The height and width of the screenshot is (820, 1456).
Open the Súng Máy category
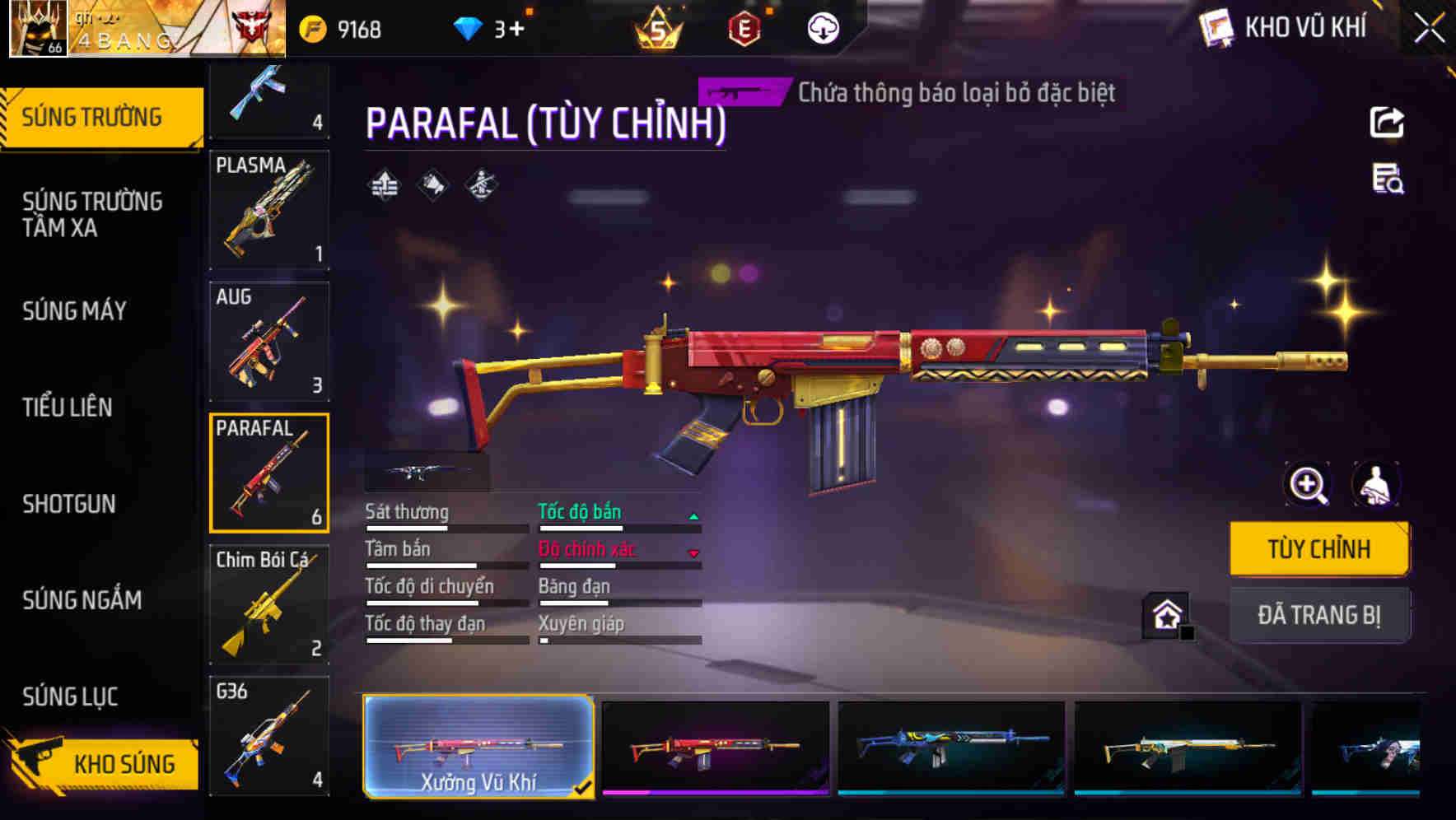click(74, 310)
